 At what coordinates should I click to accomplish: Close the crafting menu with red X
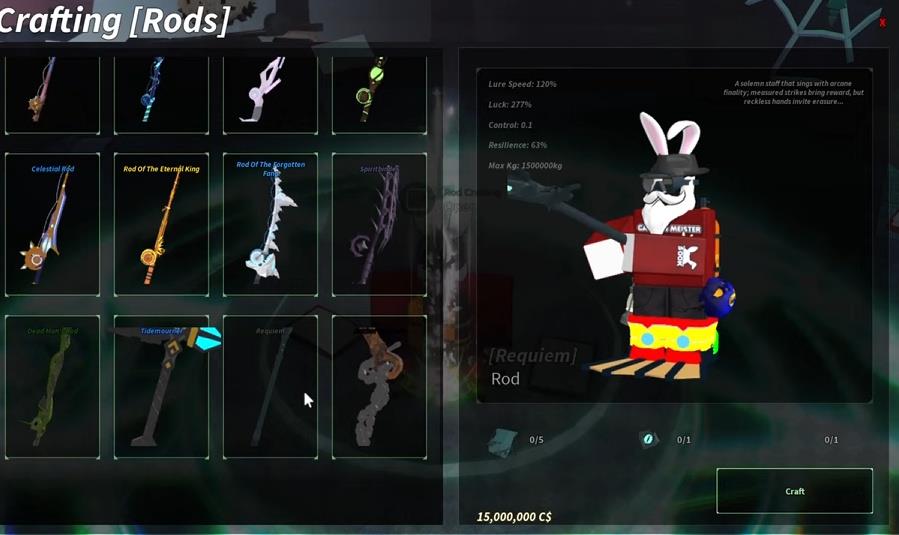(882, 23)
